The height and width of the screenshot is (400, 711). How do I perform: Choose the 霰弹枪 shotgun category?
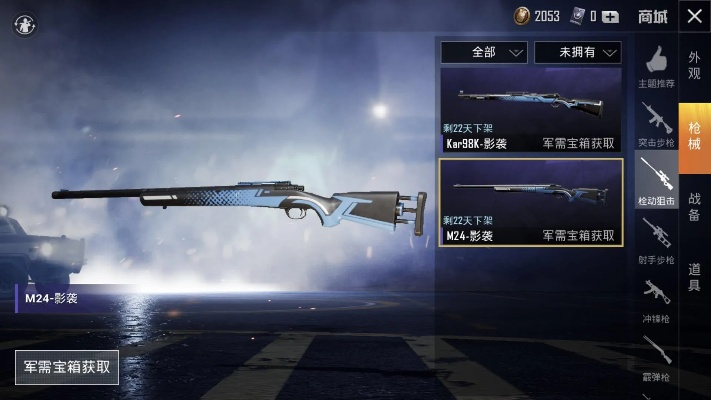(x=656, y=358)
